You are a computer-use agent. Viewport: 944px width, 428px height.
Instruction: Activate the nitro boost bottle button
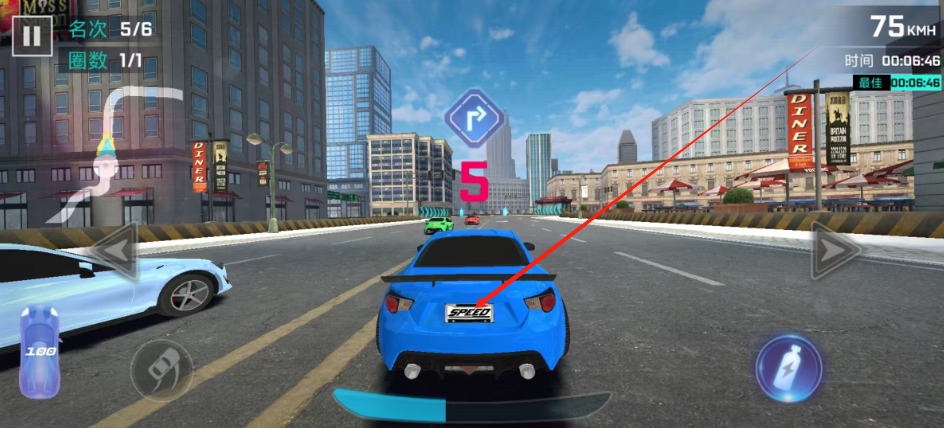click(788, 367)
